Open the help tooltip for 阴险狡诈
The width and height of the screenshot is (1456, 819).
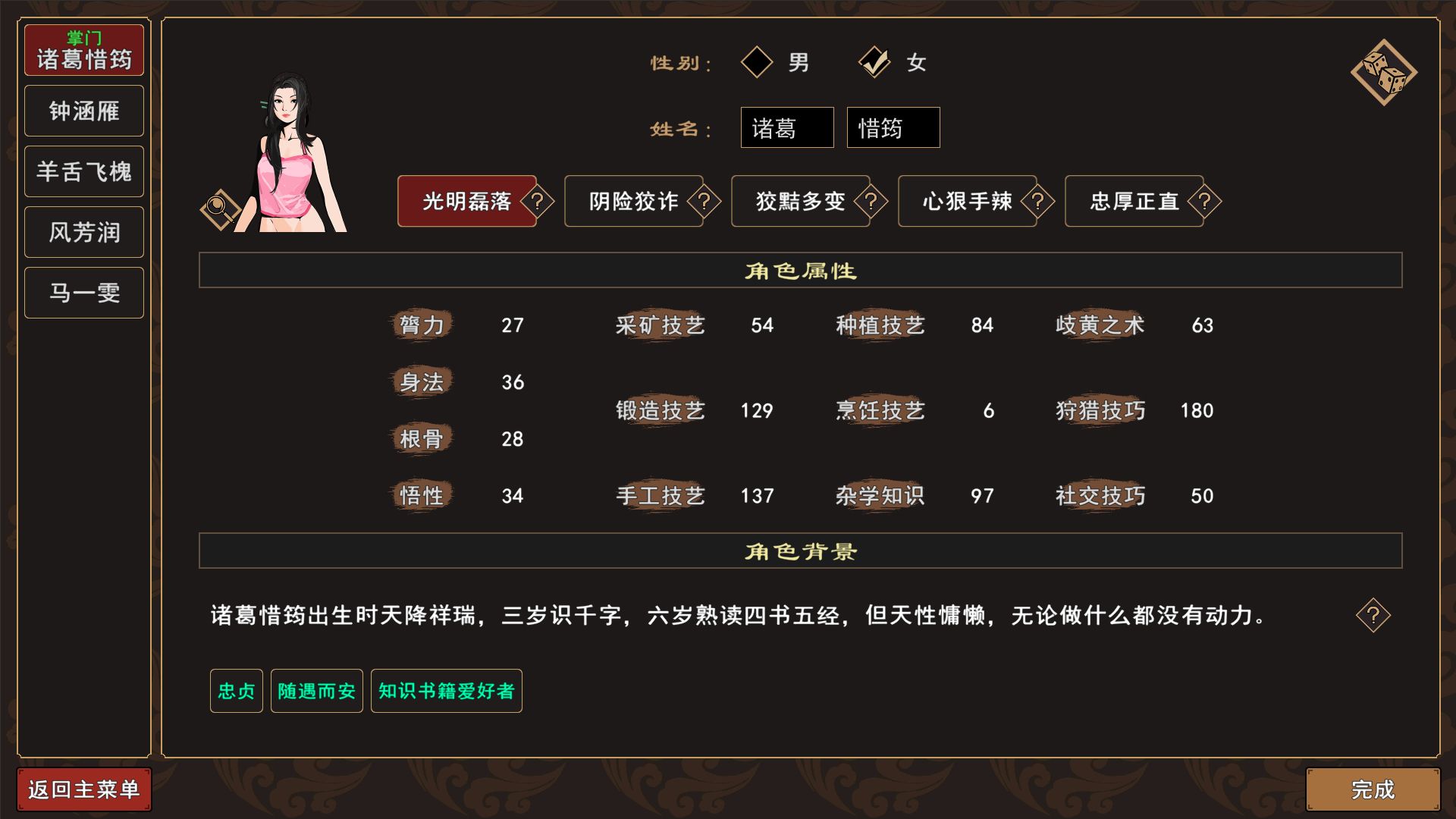coord(705,202)
